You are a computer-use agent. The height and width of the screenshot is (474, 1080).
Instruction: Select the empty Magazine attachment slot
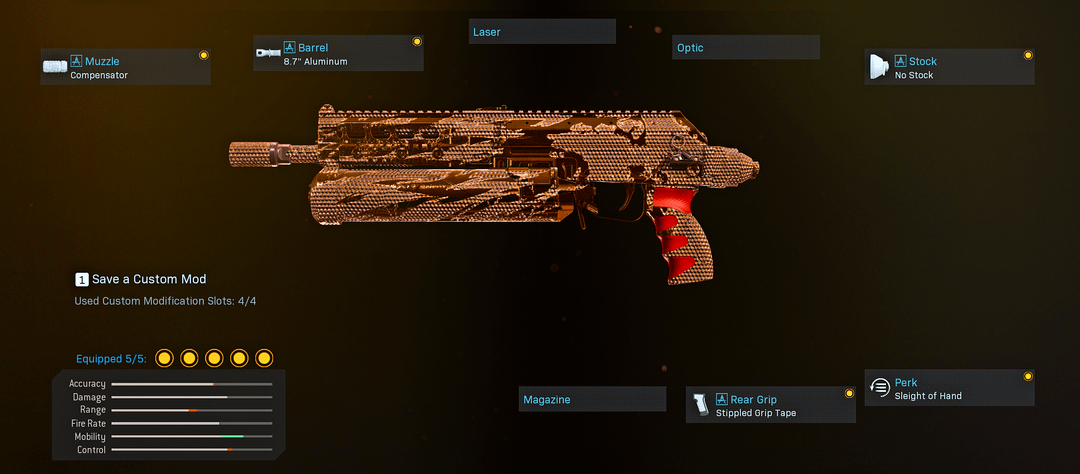click(x=592, y=399)
